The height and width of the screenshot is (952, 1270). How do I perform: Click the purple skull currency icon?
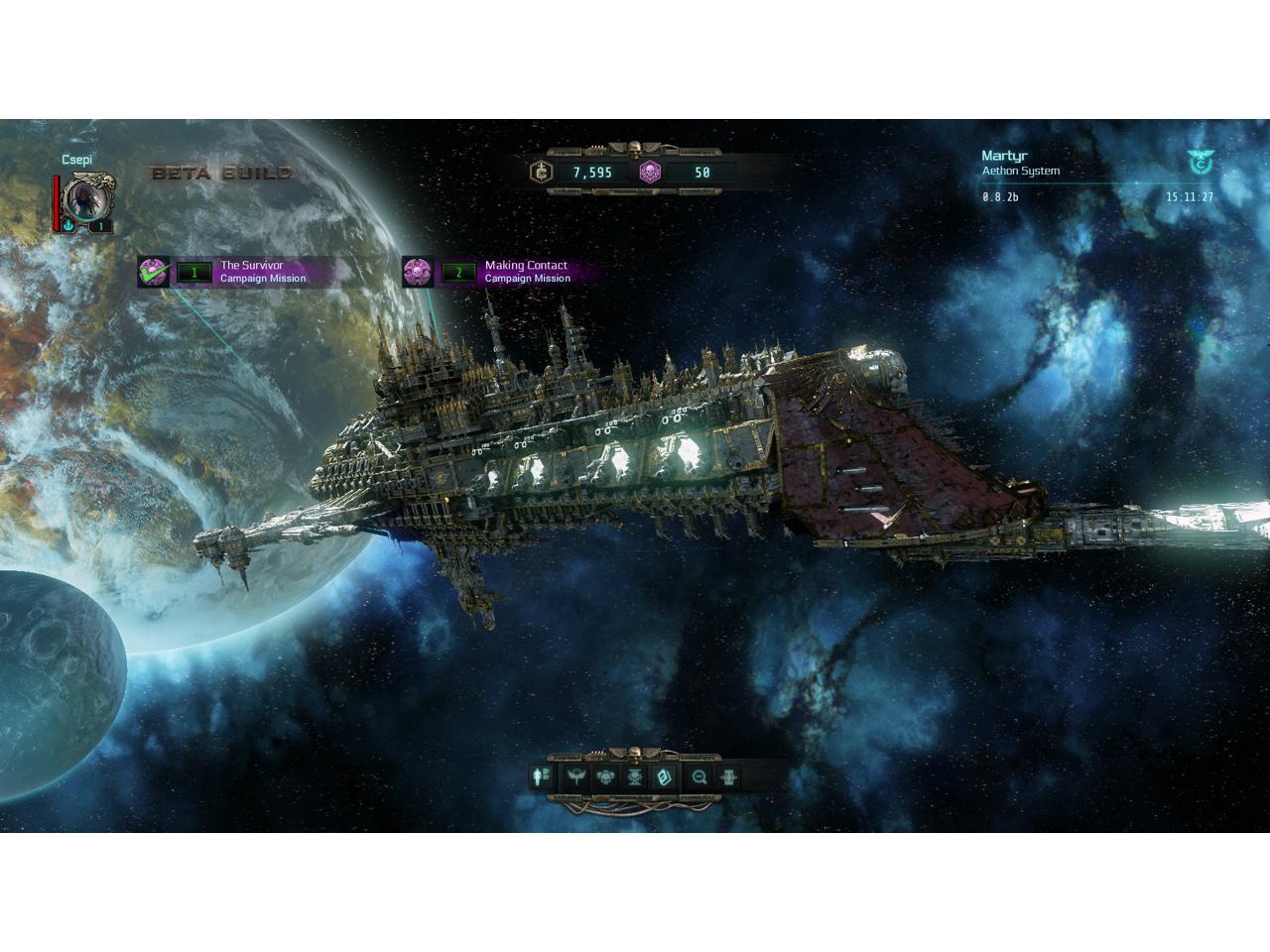click(650, 172)
